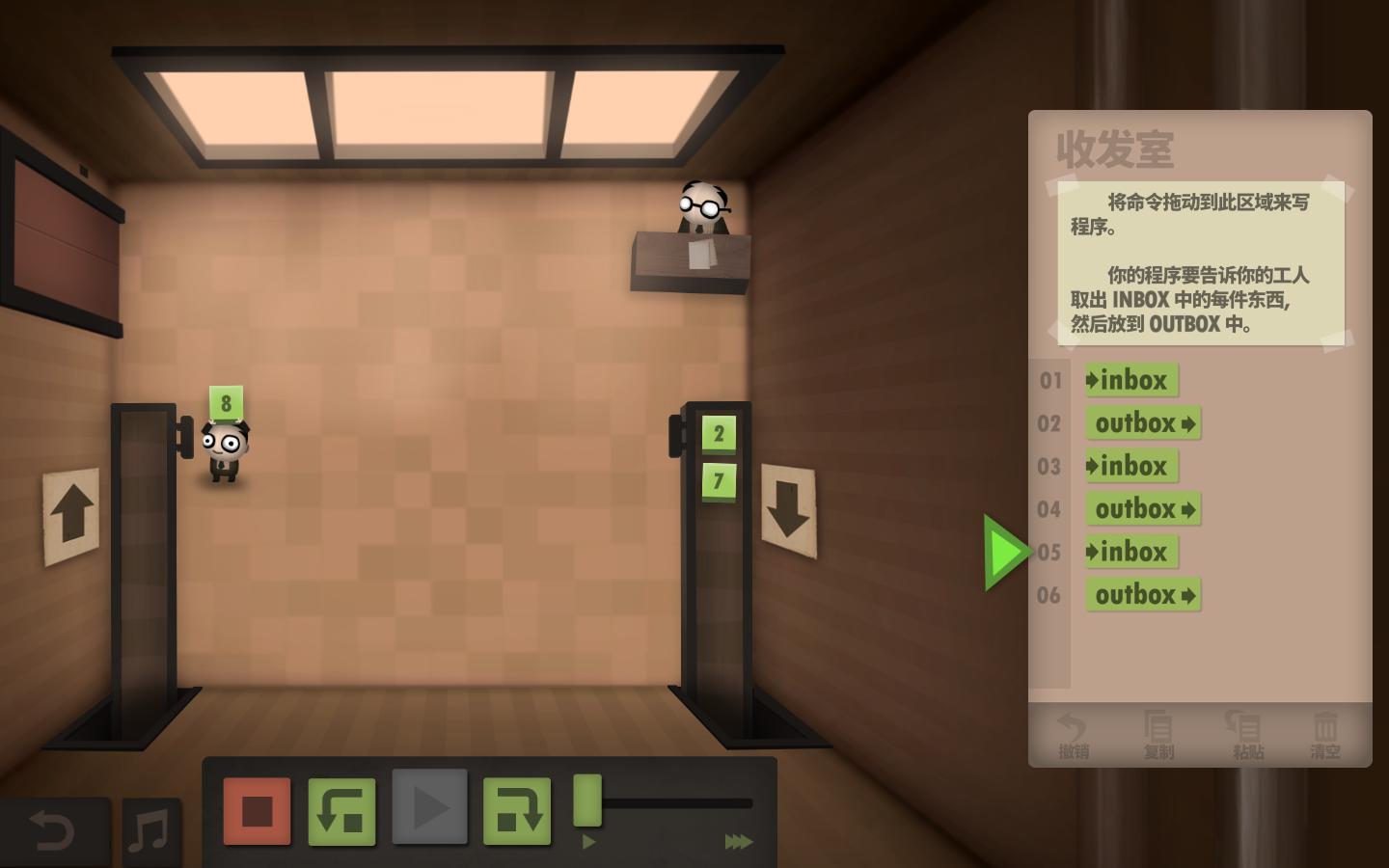Click line number 03 in the program

click(1050, 467)
